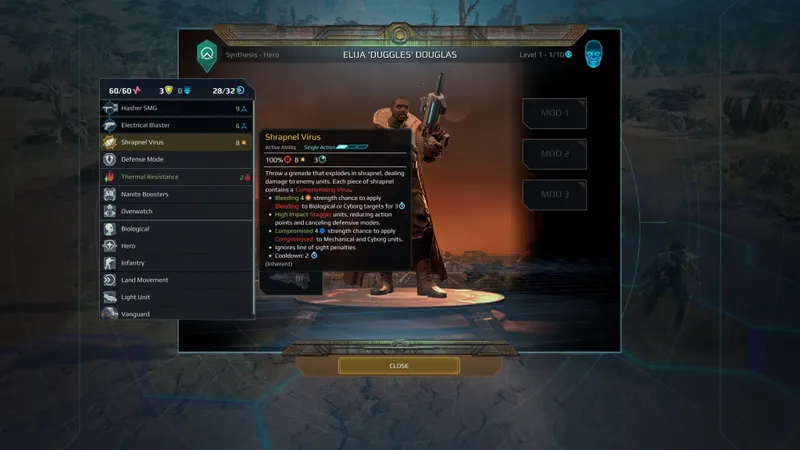
Task: Choose the Shrapnel Virus ability row
Action: [x=175, y=143]
